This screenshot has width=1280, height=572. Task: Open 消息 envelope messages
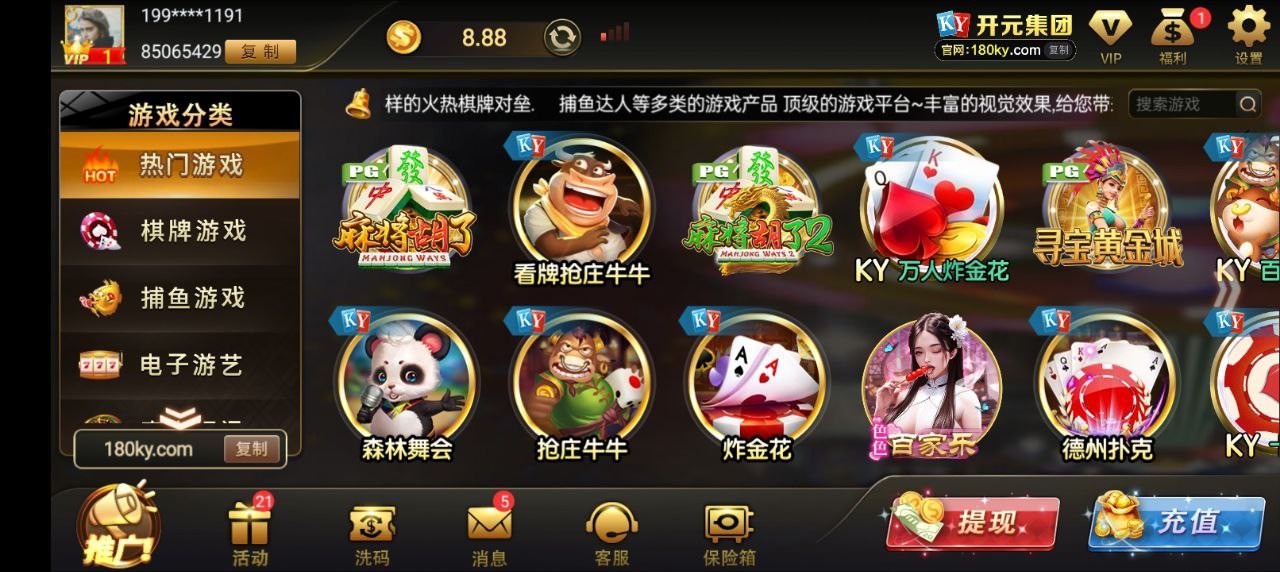(489, 531)
